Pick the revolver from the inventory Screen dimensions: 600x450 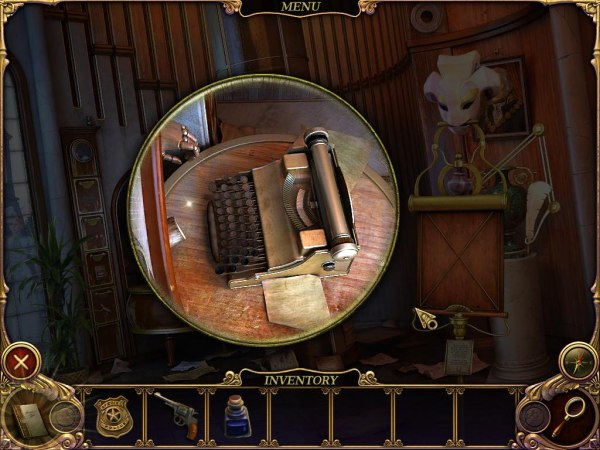tap(174, 414)
